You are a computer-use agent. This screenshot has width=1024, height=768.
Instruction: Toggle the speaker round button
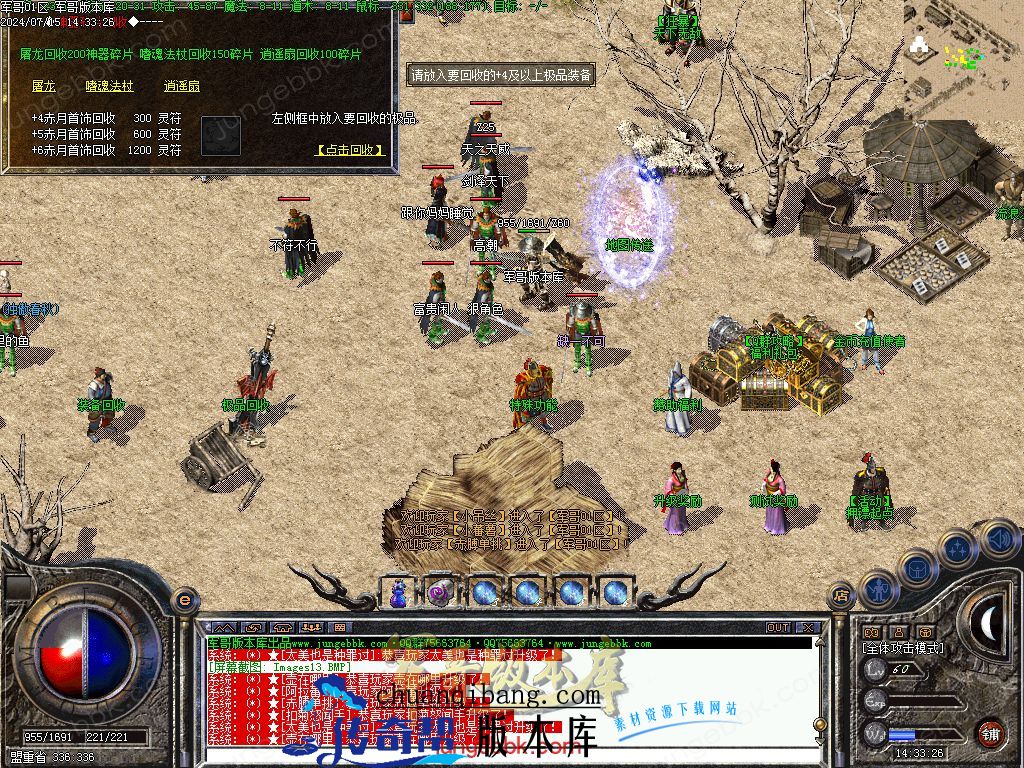(x=996, y=538)
